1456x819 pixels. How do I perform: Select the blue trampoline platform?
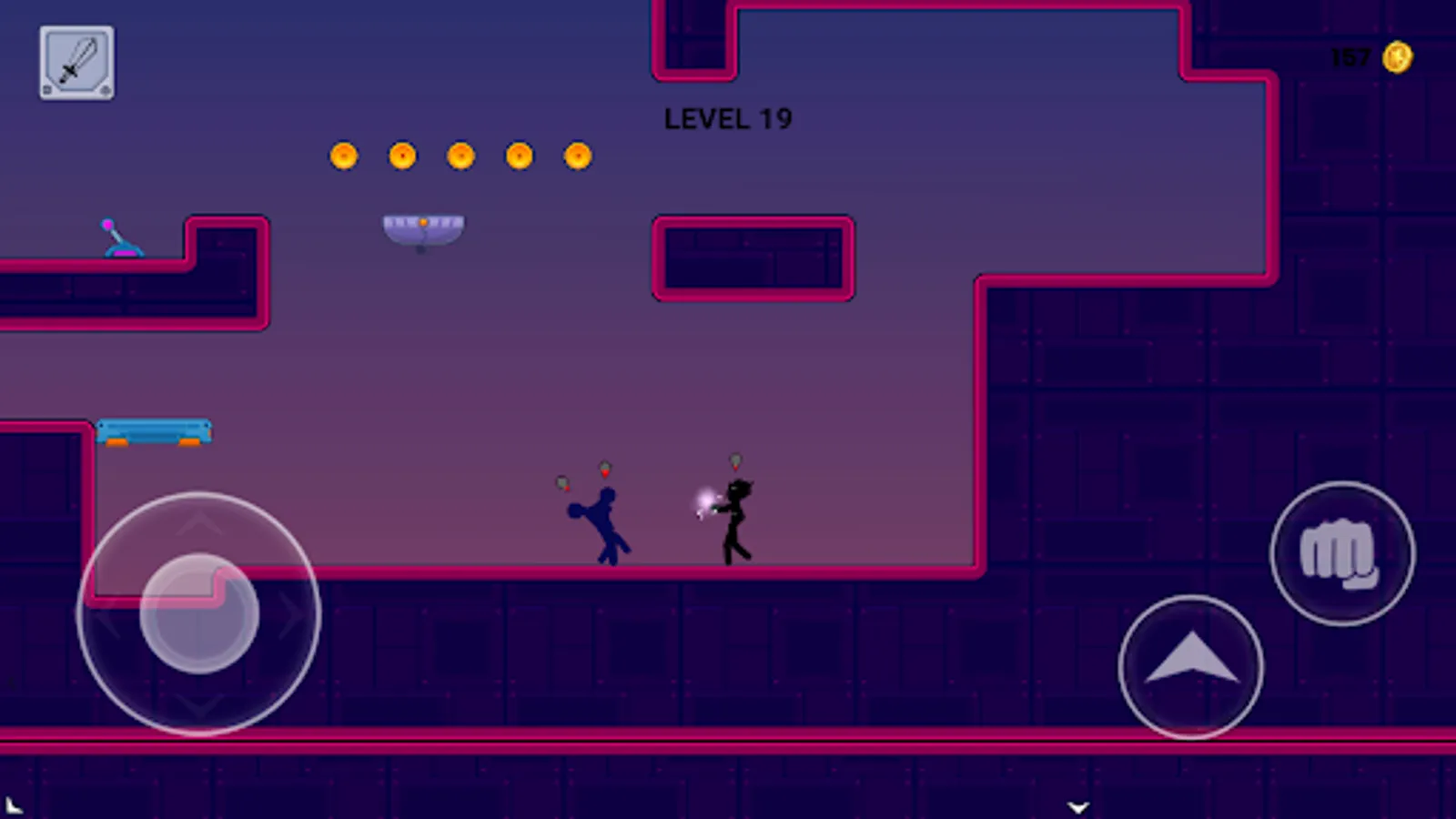(x=157, y=430)
